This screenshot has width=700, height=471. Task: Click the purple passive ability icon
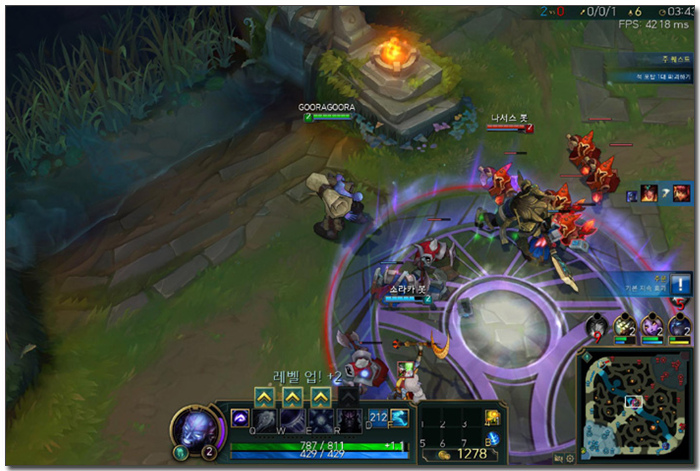240,418
